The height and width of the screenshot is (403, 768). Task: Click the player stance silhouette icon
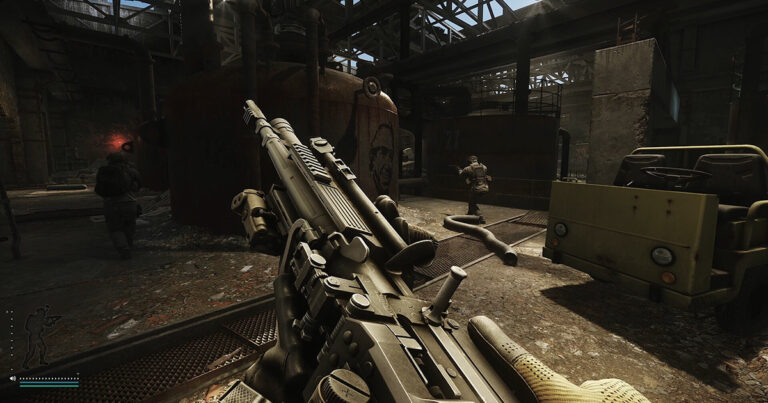[40, 336]
